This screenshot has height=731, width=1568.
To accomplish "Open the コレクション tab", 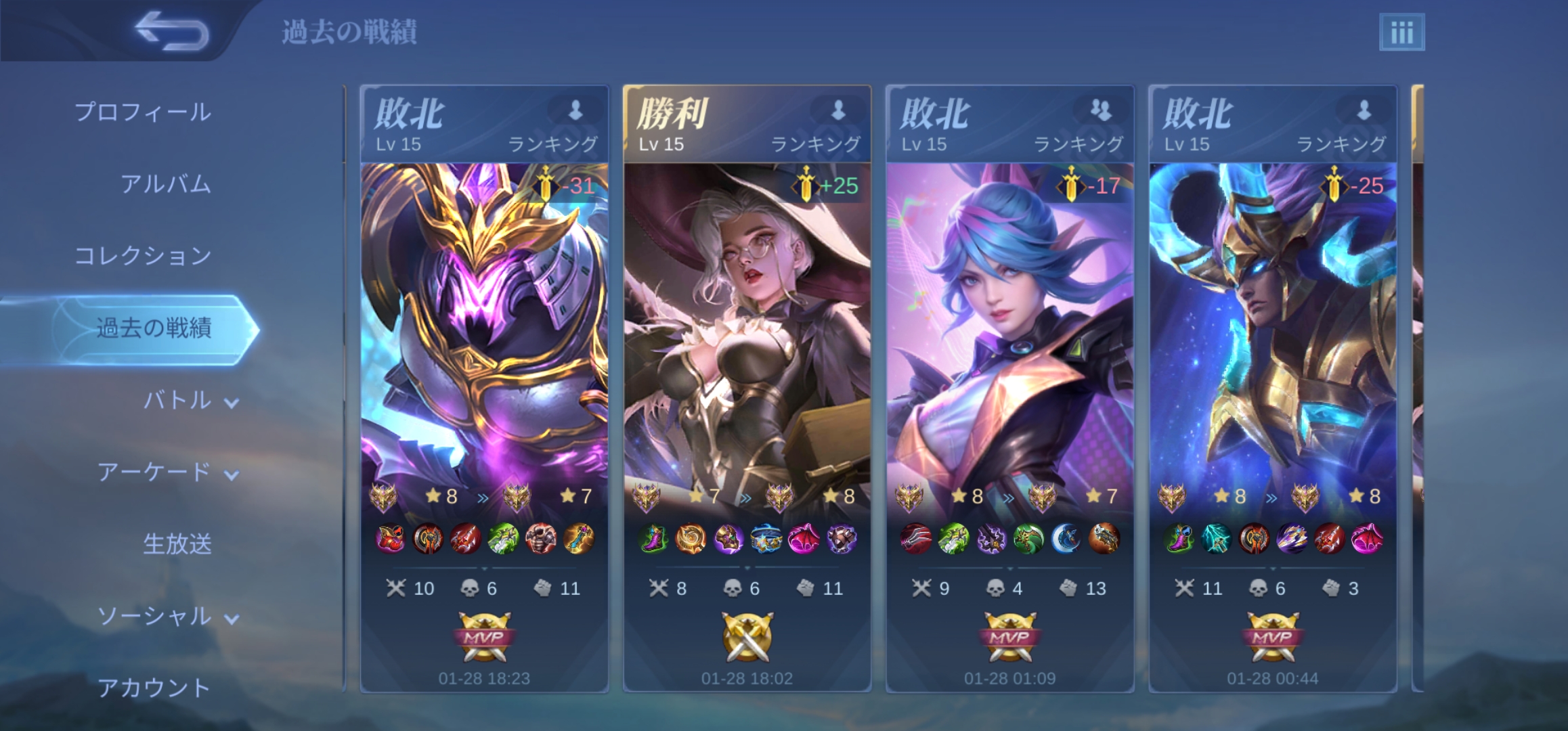I will coord(143,256).
